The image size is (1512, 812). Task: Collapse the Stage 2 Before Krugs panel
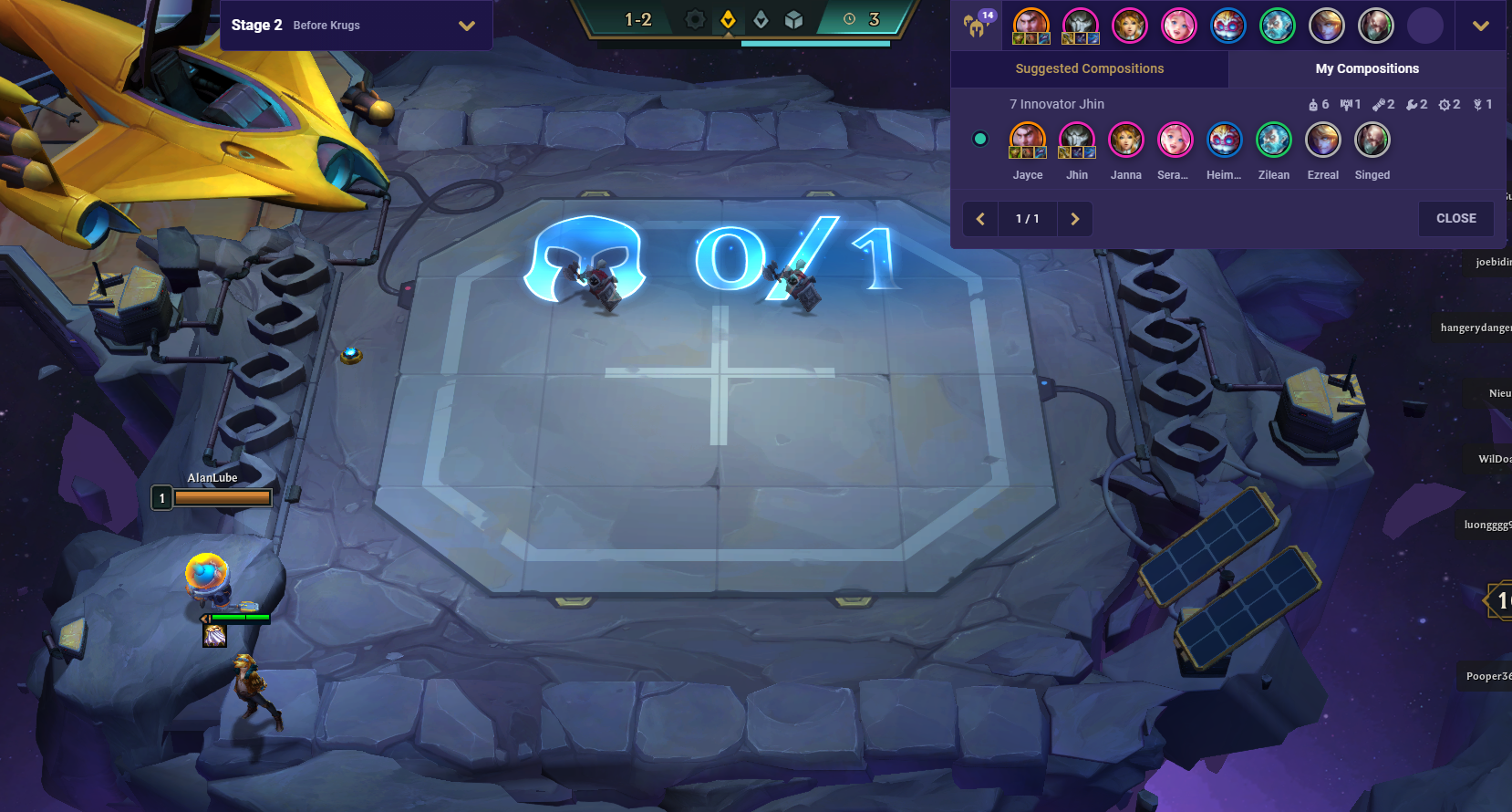468,25
